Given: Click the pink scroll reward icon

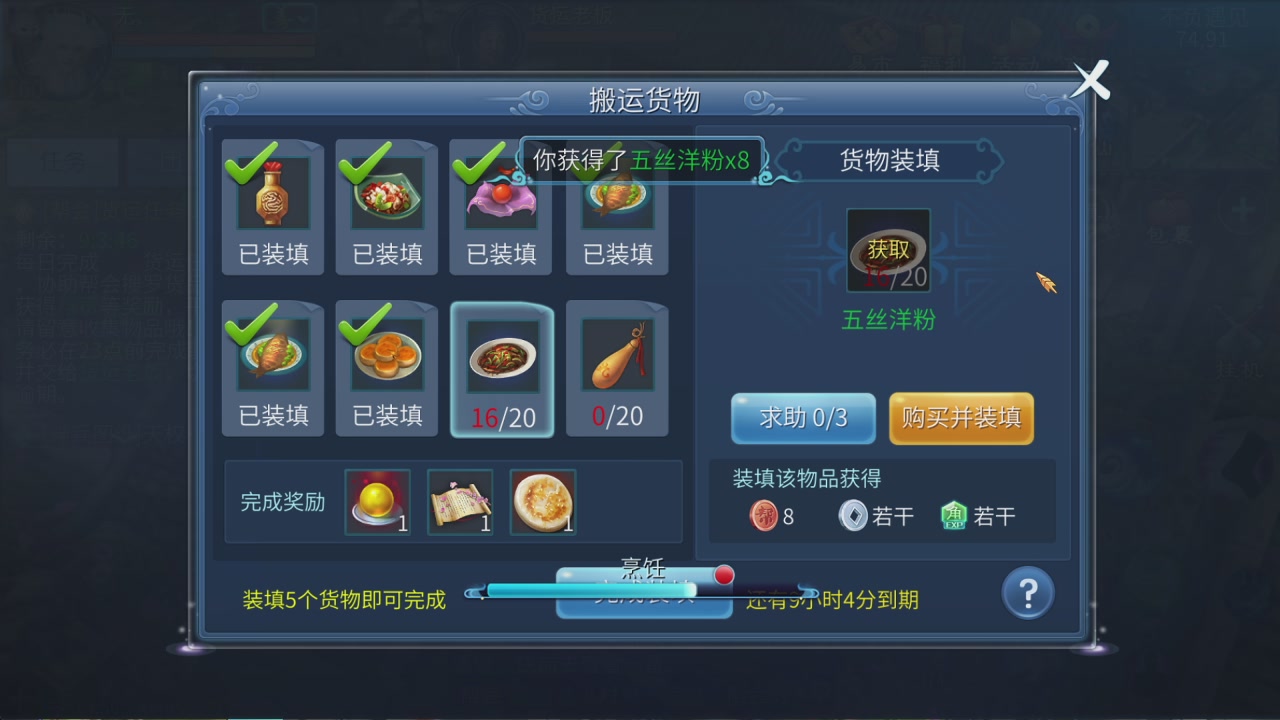Looking at the screenshot, I should (459, 500).
